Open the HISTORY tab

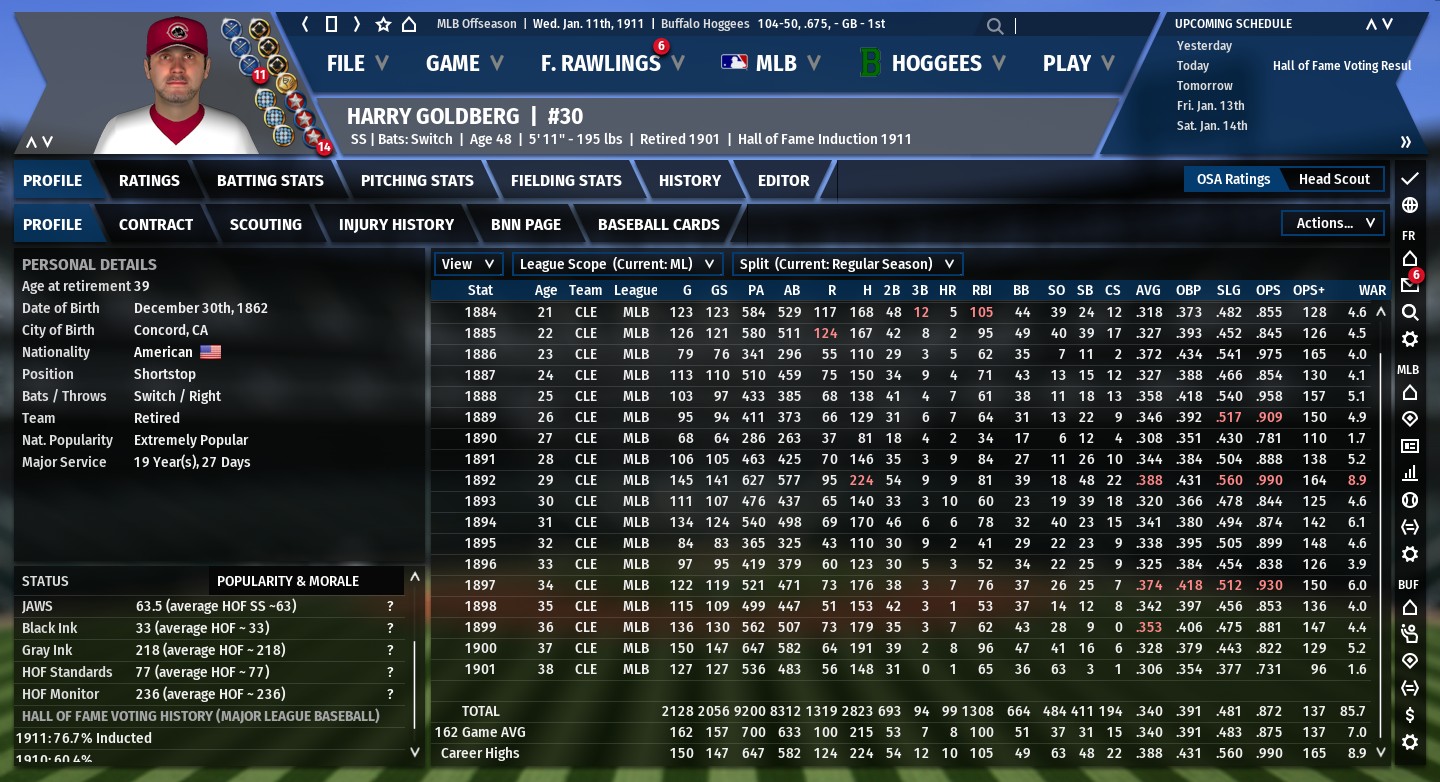(689, 181)
